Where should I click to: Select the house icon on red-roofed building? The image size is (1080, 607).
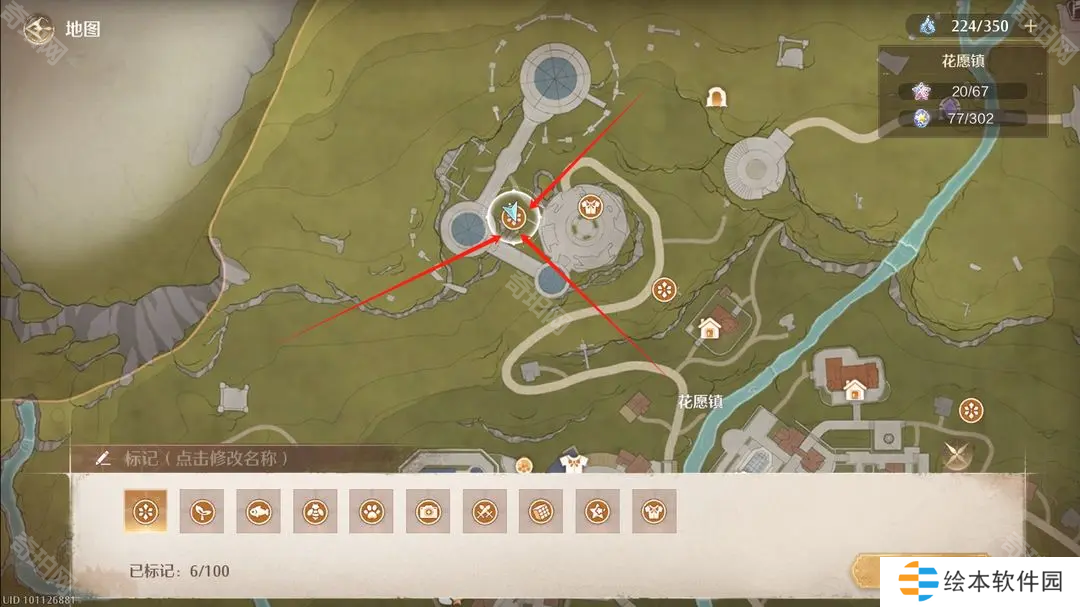pyautogui.click(x=855, y=388)
